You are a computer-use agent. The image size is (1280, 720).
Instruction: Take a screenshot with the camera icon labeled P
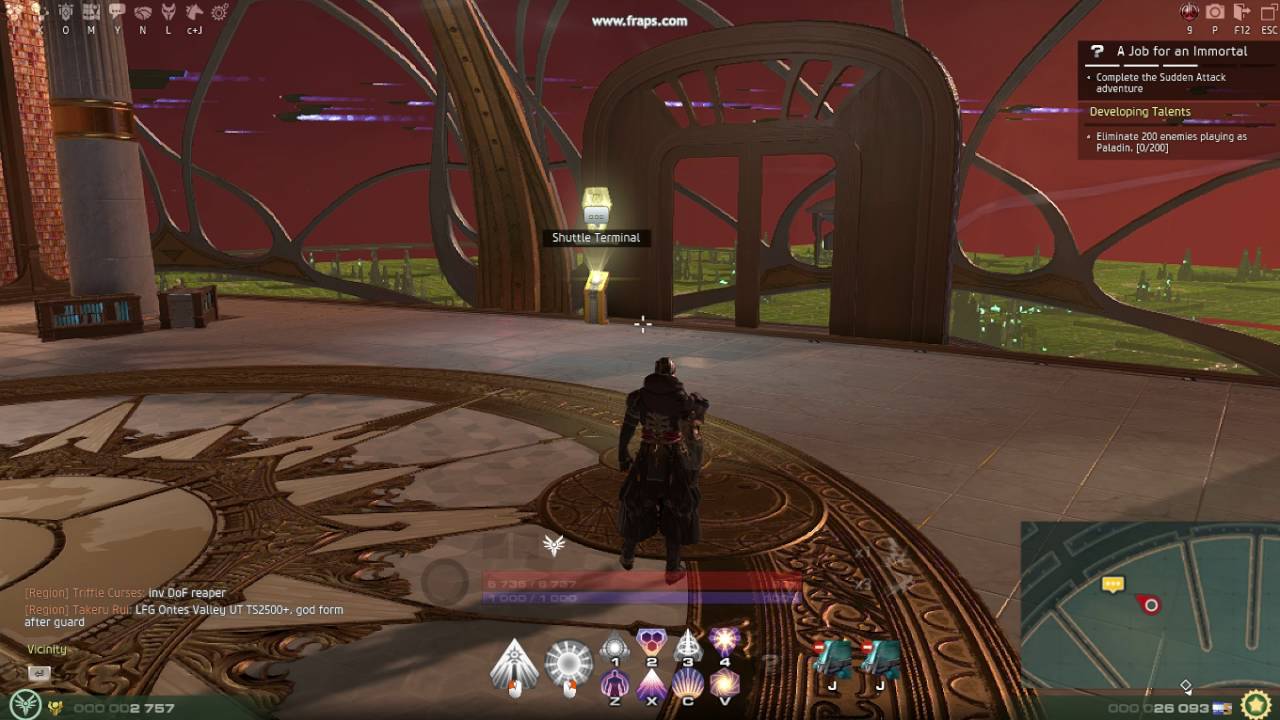1215,12
